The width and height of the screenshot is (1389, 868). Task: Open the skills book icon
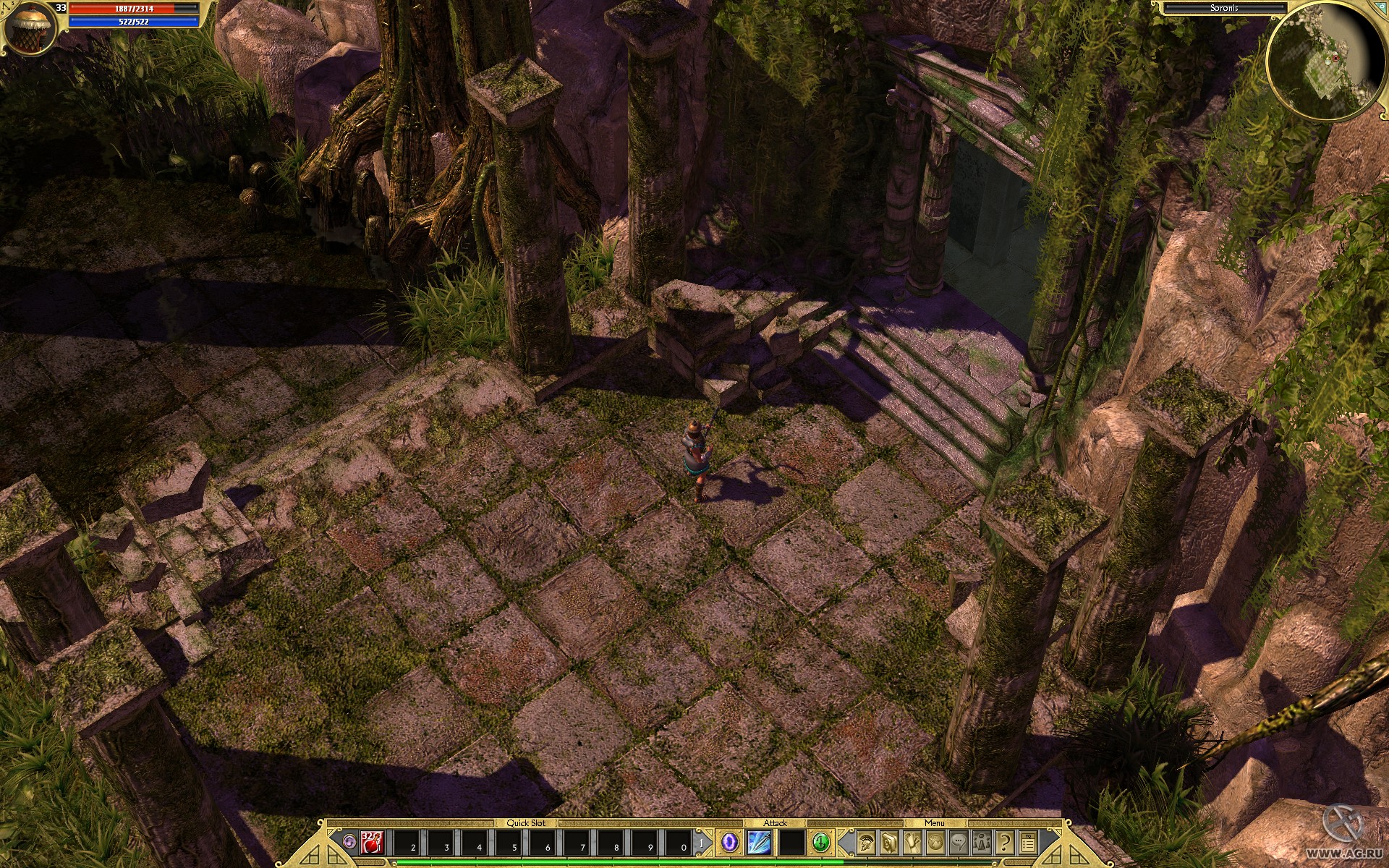889,843
